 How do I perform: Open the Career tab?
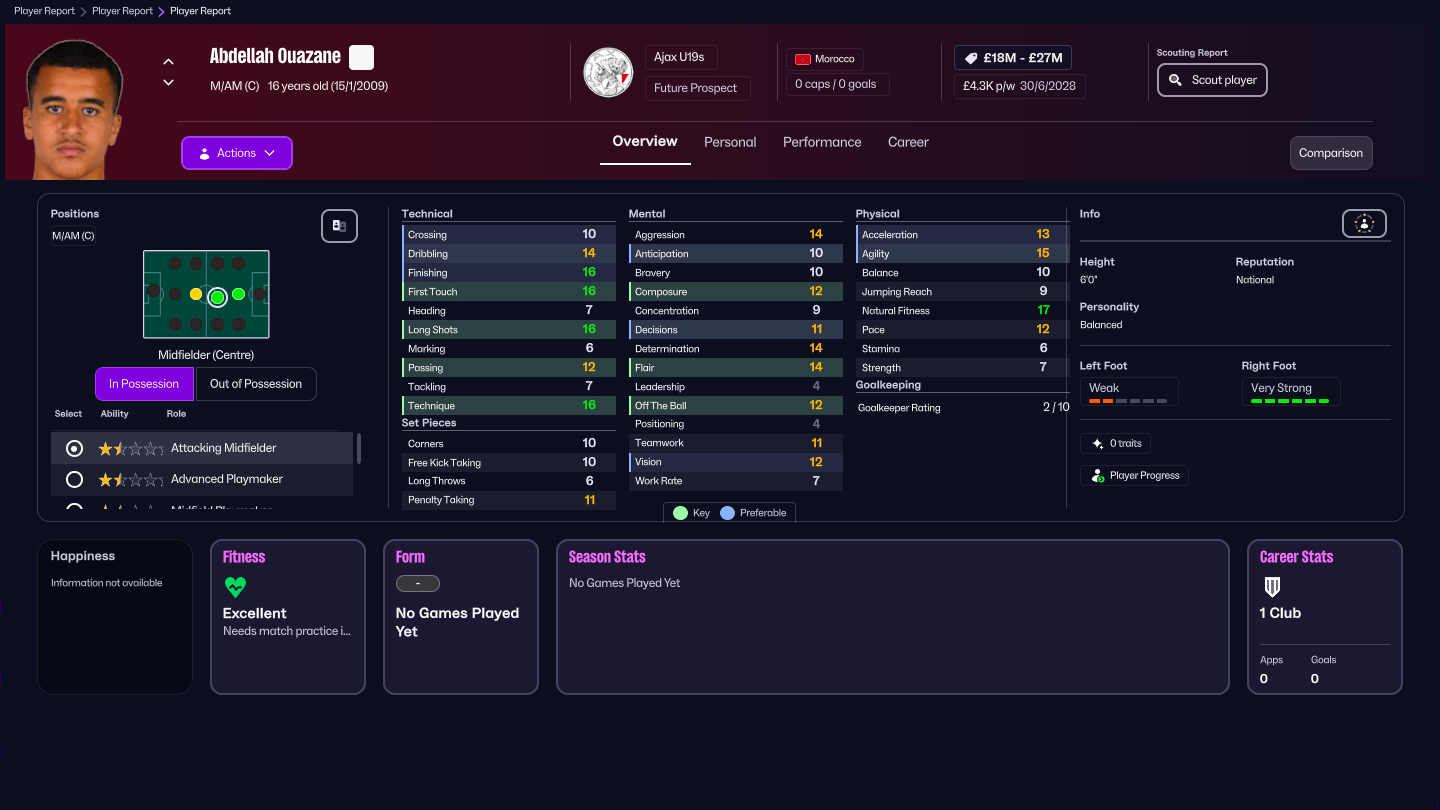[908, 142]
